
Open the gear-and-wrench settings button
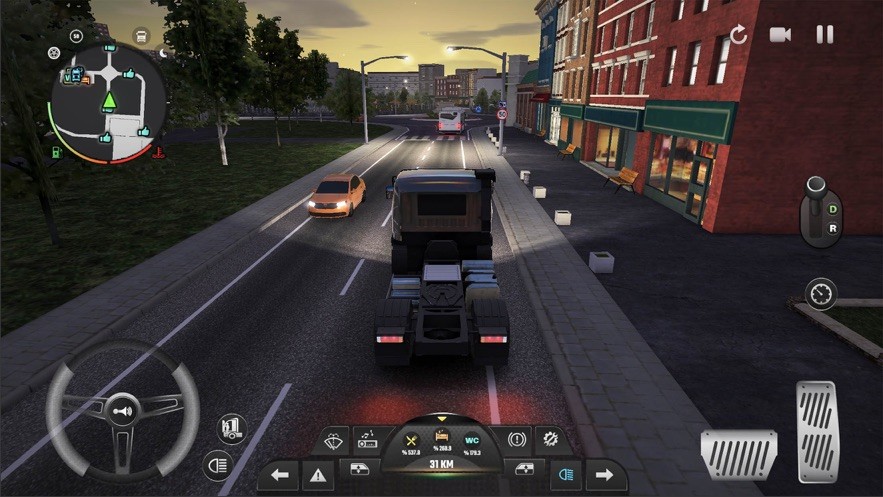551,439
